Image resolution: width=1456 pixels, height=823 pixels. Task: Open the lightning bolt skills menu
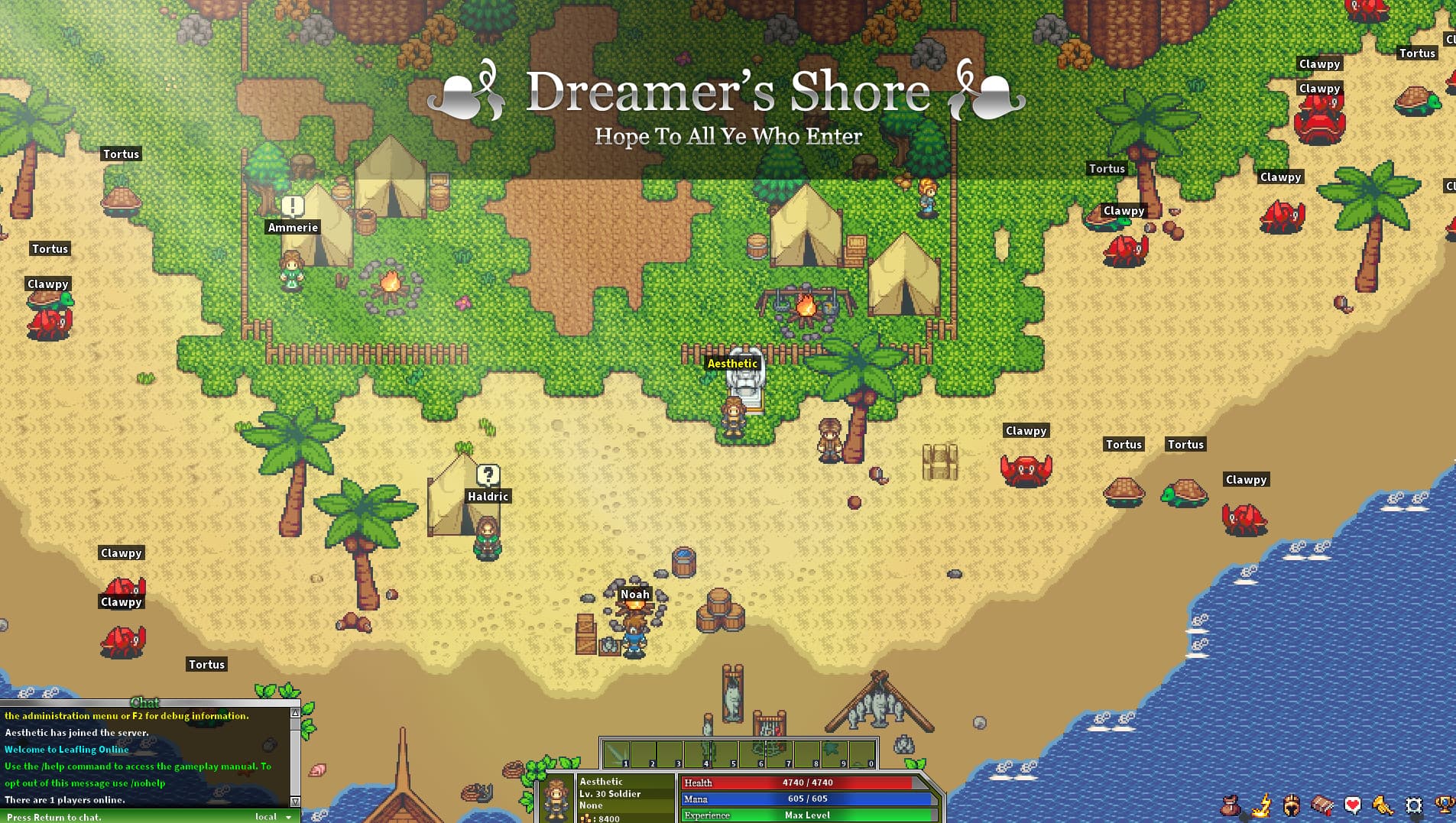[x=1261, y=805]
